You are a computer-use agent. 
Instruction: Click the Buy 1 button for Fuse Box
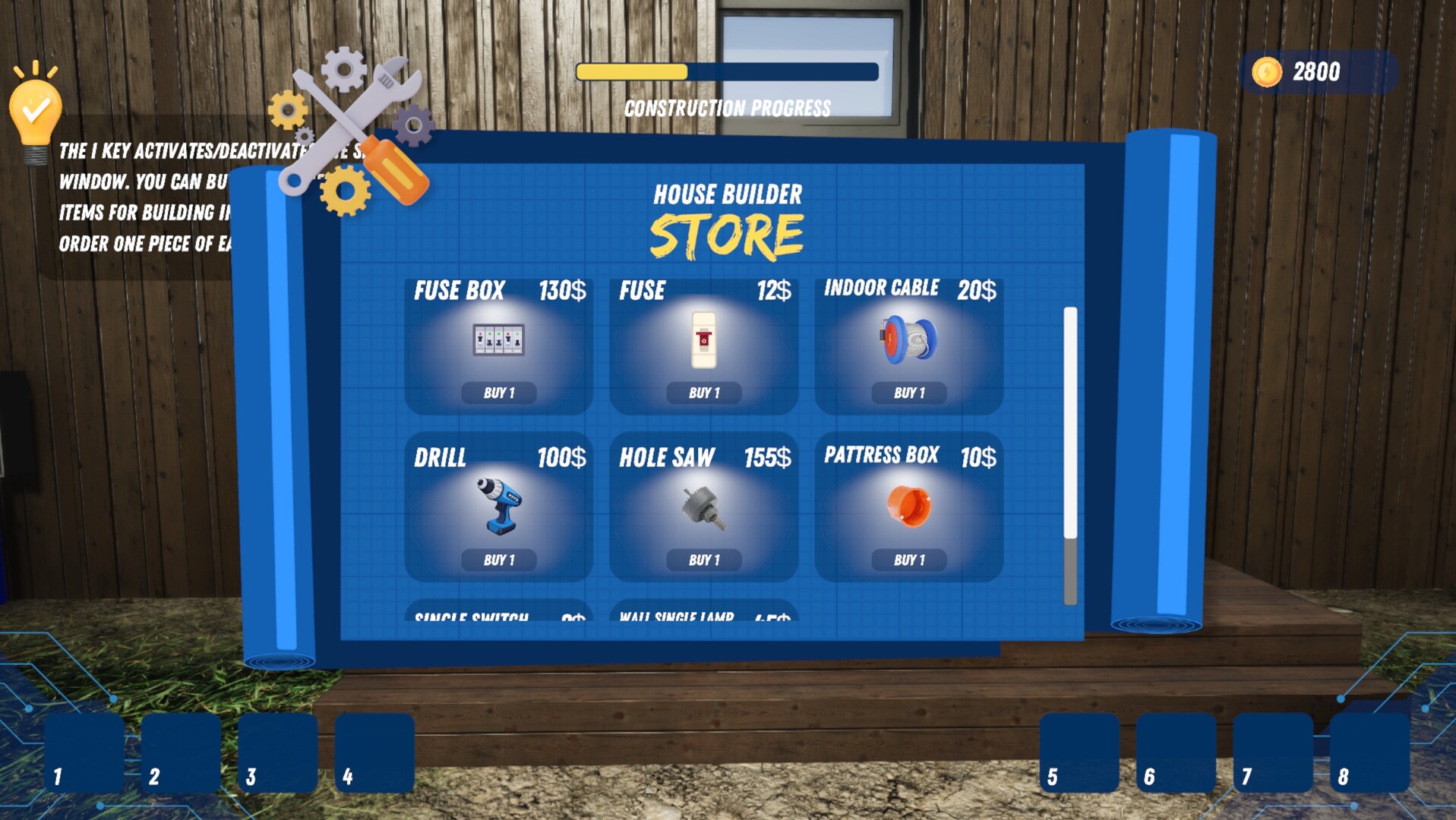point(497,393)
